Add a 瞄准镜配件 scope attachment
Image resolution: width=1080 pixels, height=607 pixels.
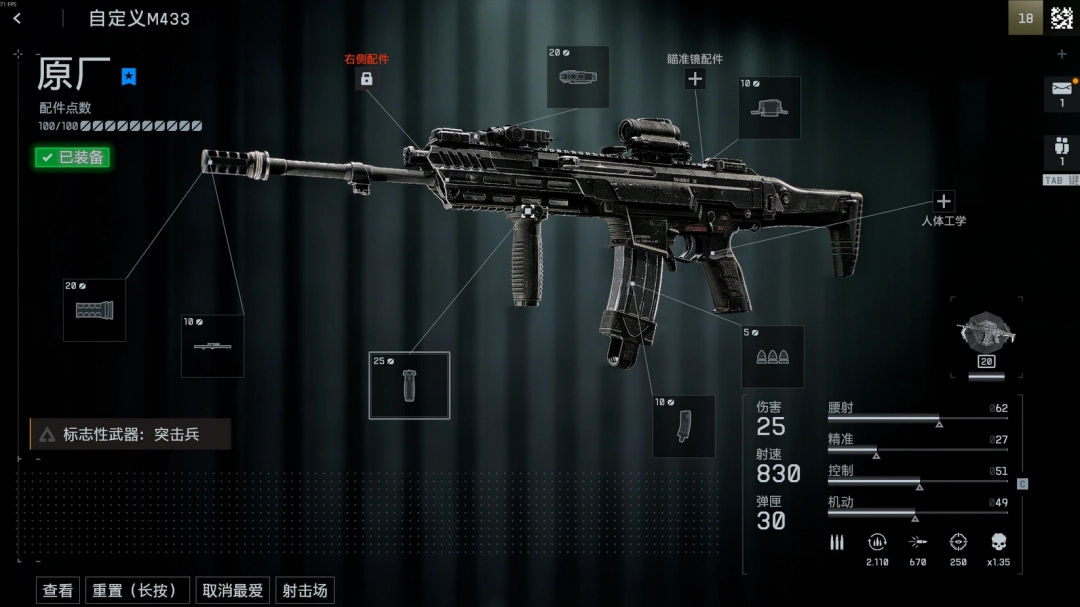695,79
